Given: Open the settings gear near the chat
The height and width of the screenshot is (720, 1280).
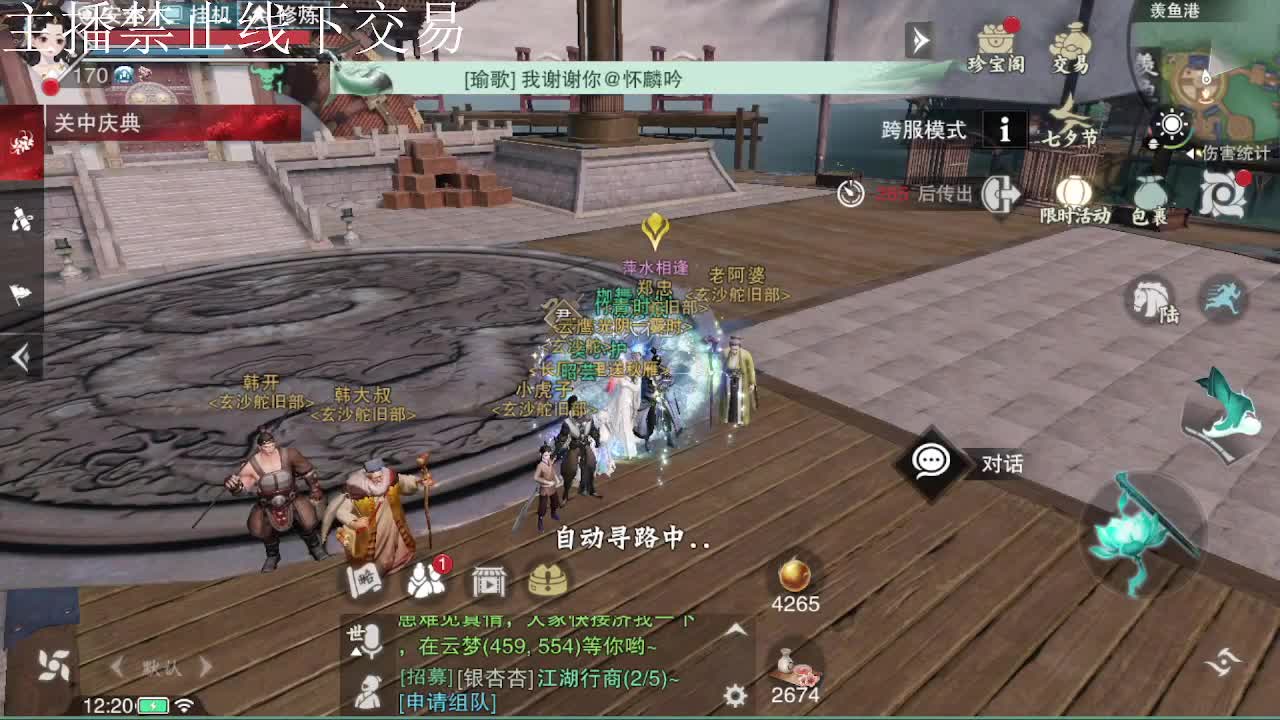Looking at the screenshot, I should 737,692.
